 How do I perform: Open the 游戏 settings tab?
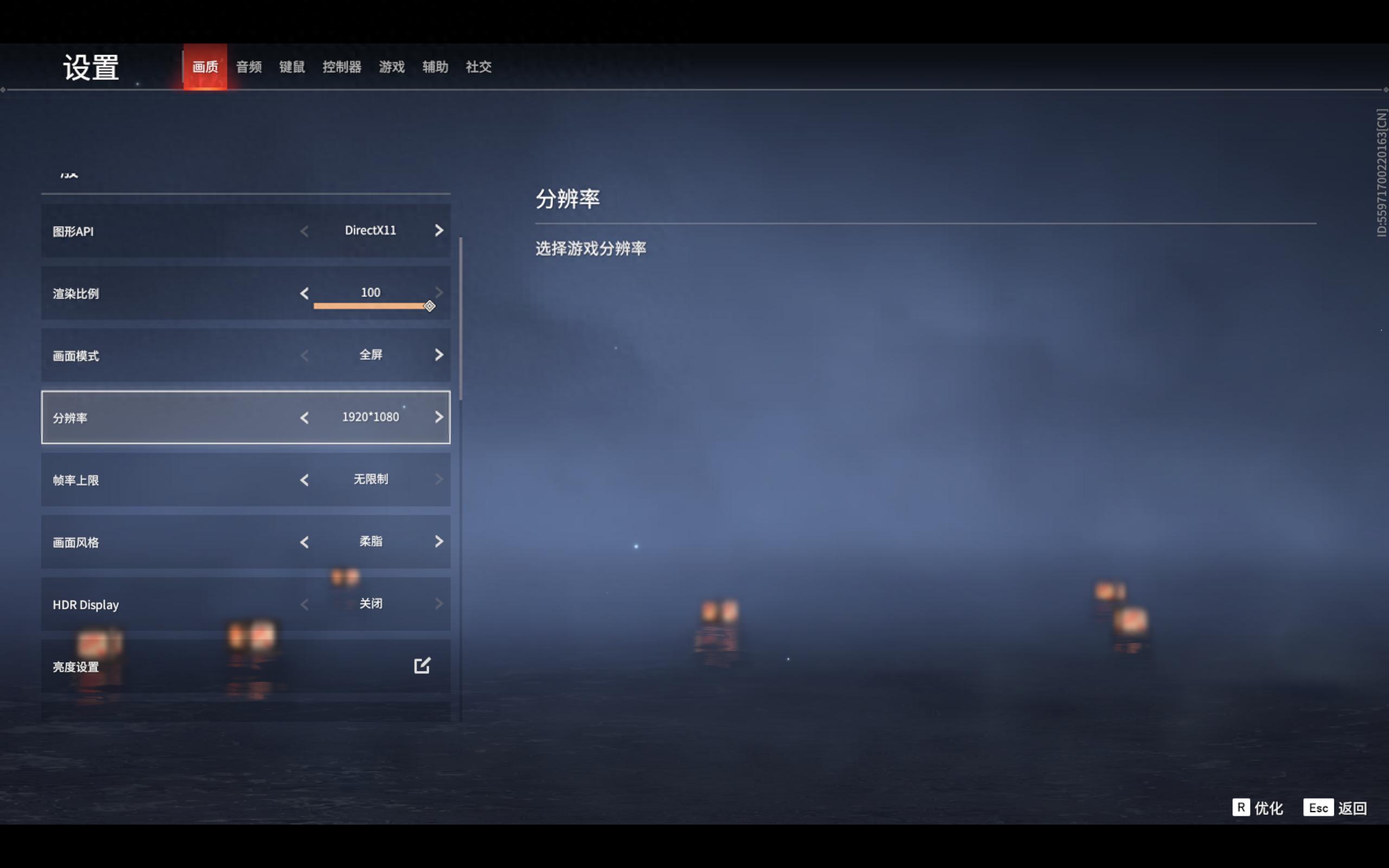391,67
